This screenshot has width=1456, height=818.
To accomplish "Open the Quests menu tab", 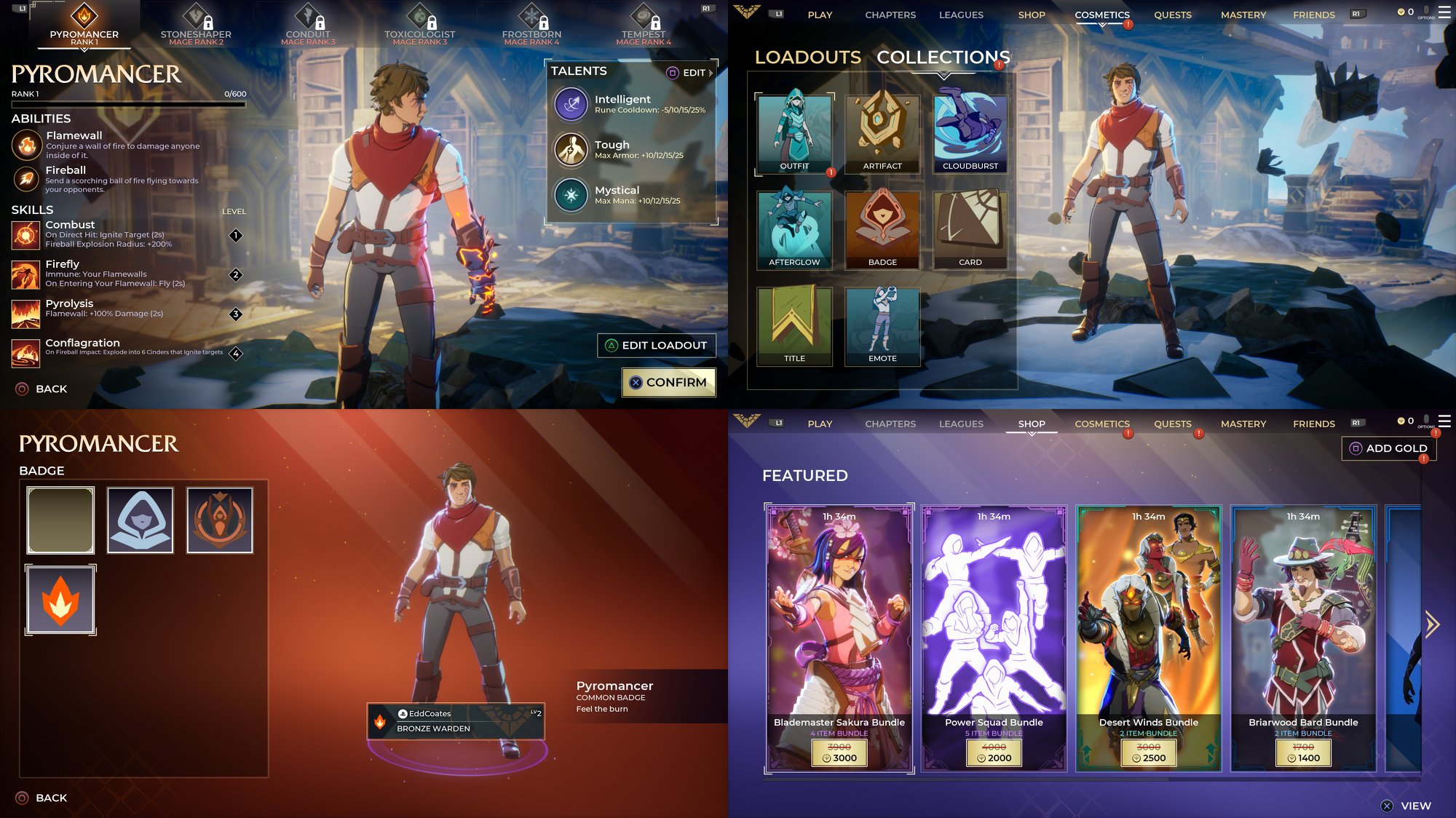I will pos(1173,15).
